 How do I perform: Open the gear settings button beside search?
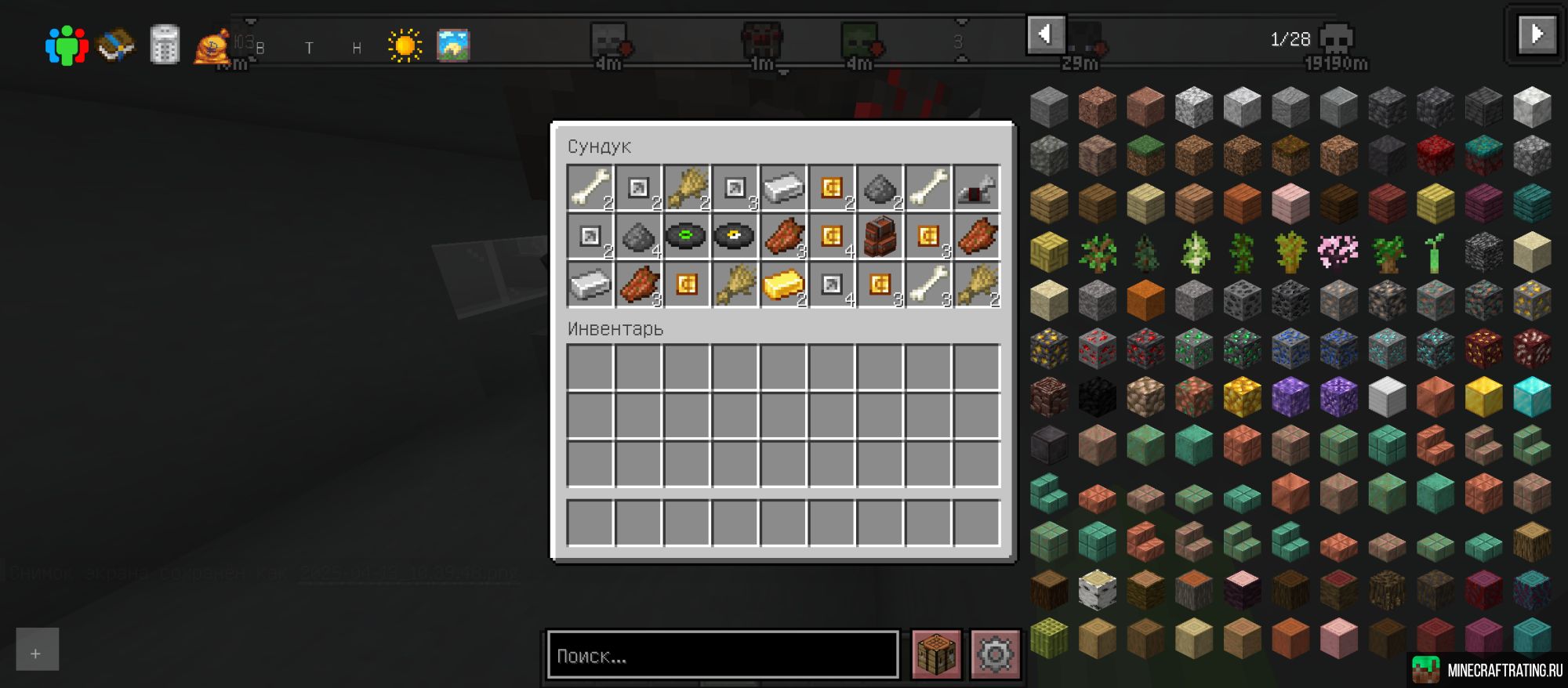(995, 654)
